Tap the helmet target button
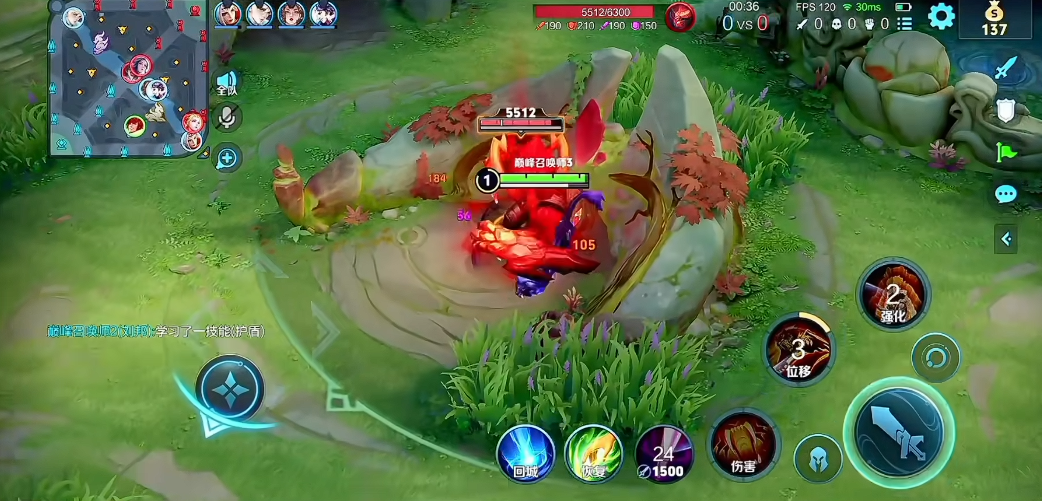Viewport: 1042px width, 501px height. pos(817,458)
